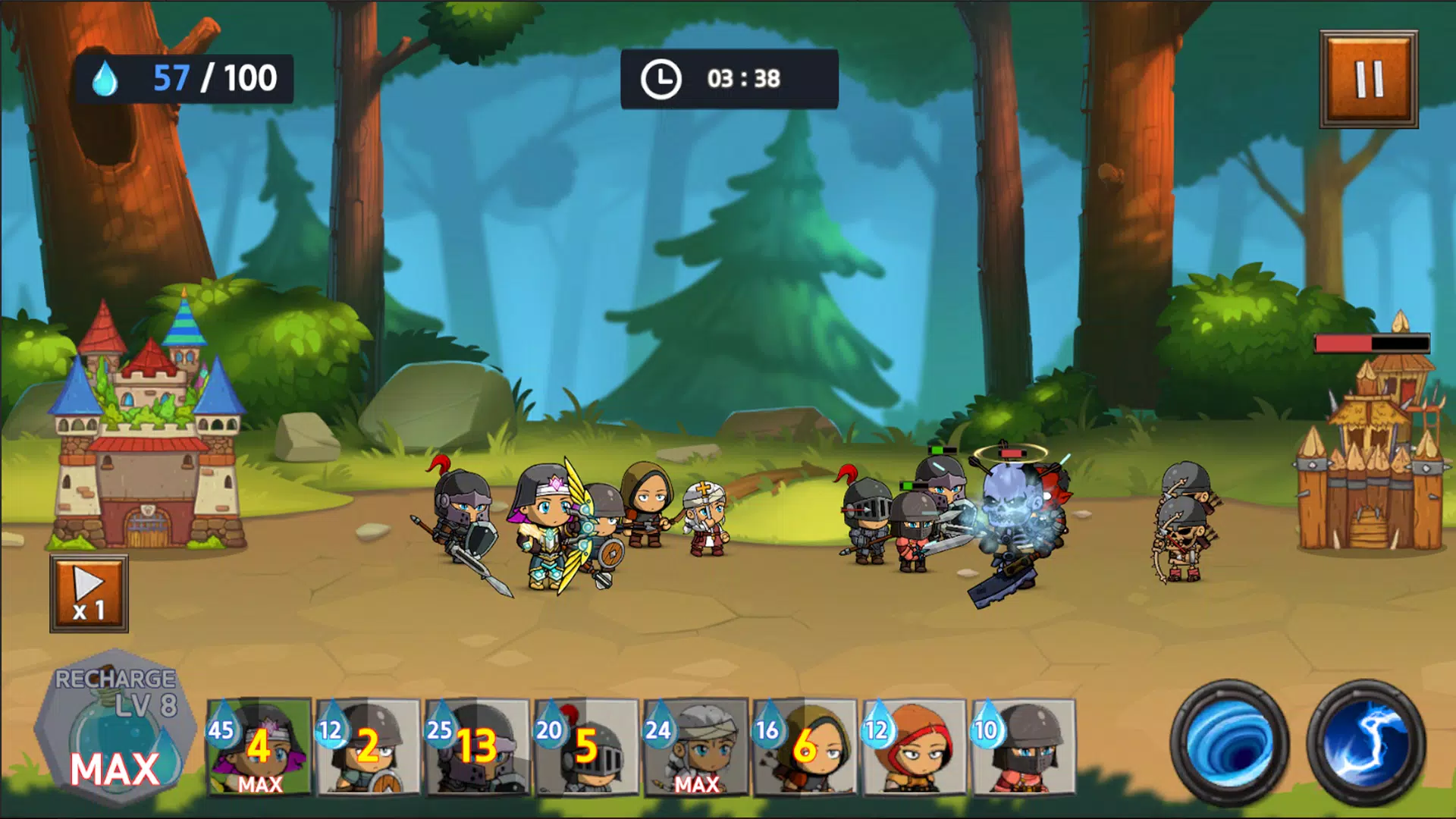Screen dimensions: 1456x819
Task: Pause the game with the pause button
Action: tap(1368, 79)
